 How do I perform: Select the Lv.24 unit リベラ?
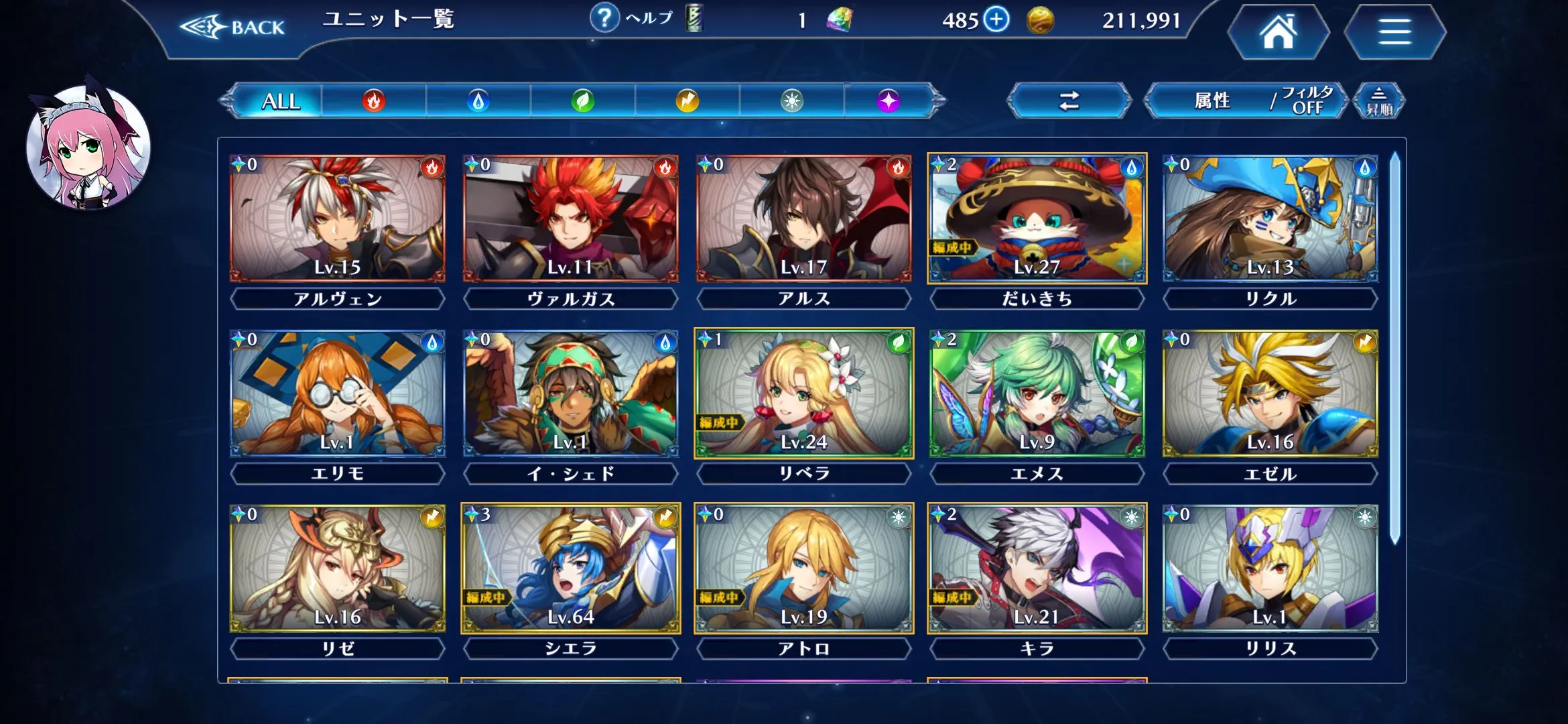point(803,394)
